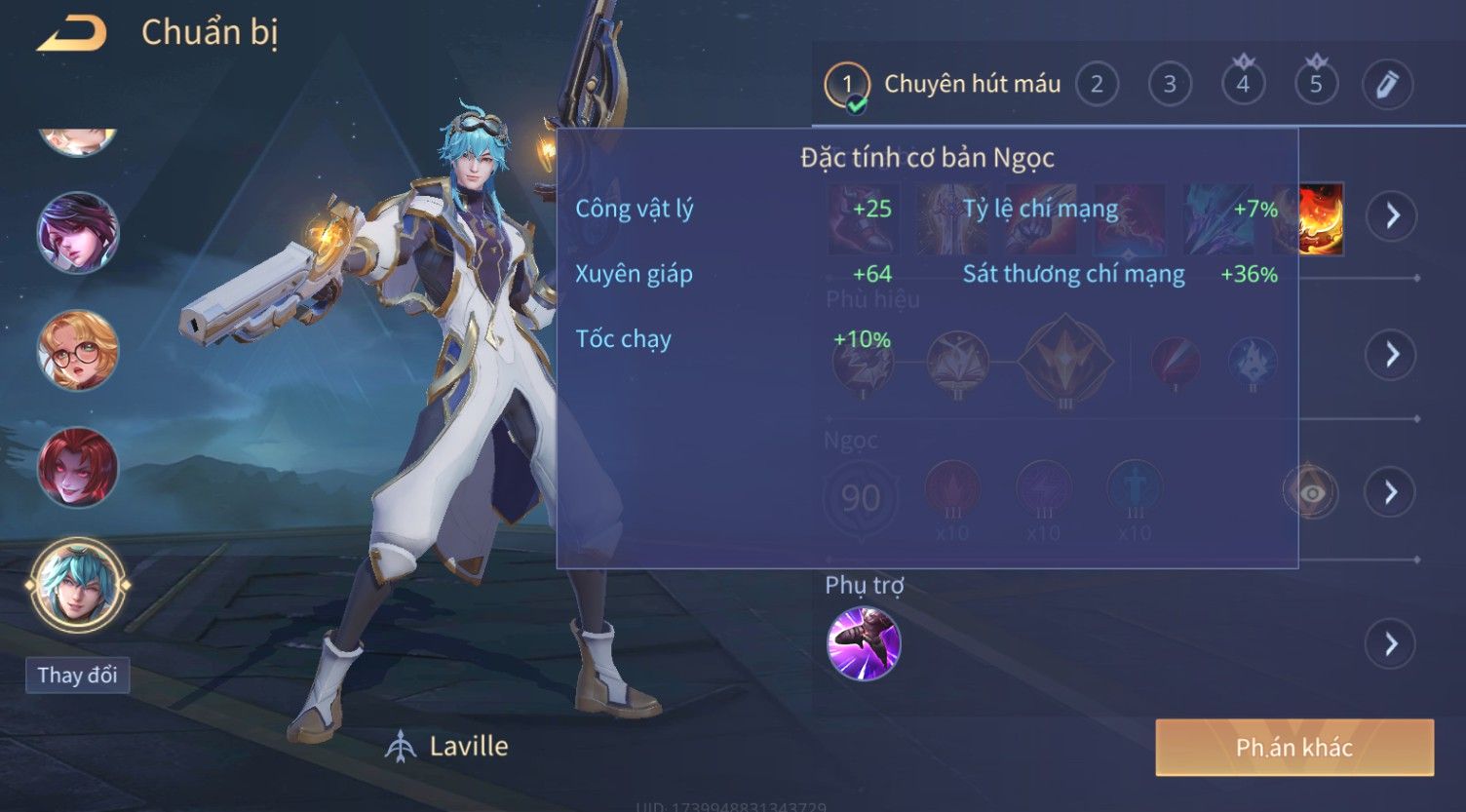The width and height of the screenshot is (1466, 812).
Task: Select the purple Phụ trợ skill icon
Action: coord(864,643)
